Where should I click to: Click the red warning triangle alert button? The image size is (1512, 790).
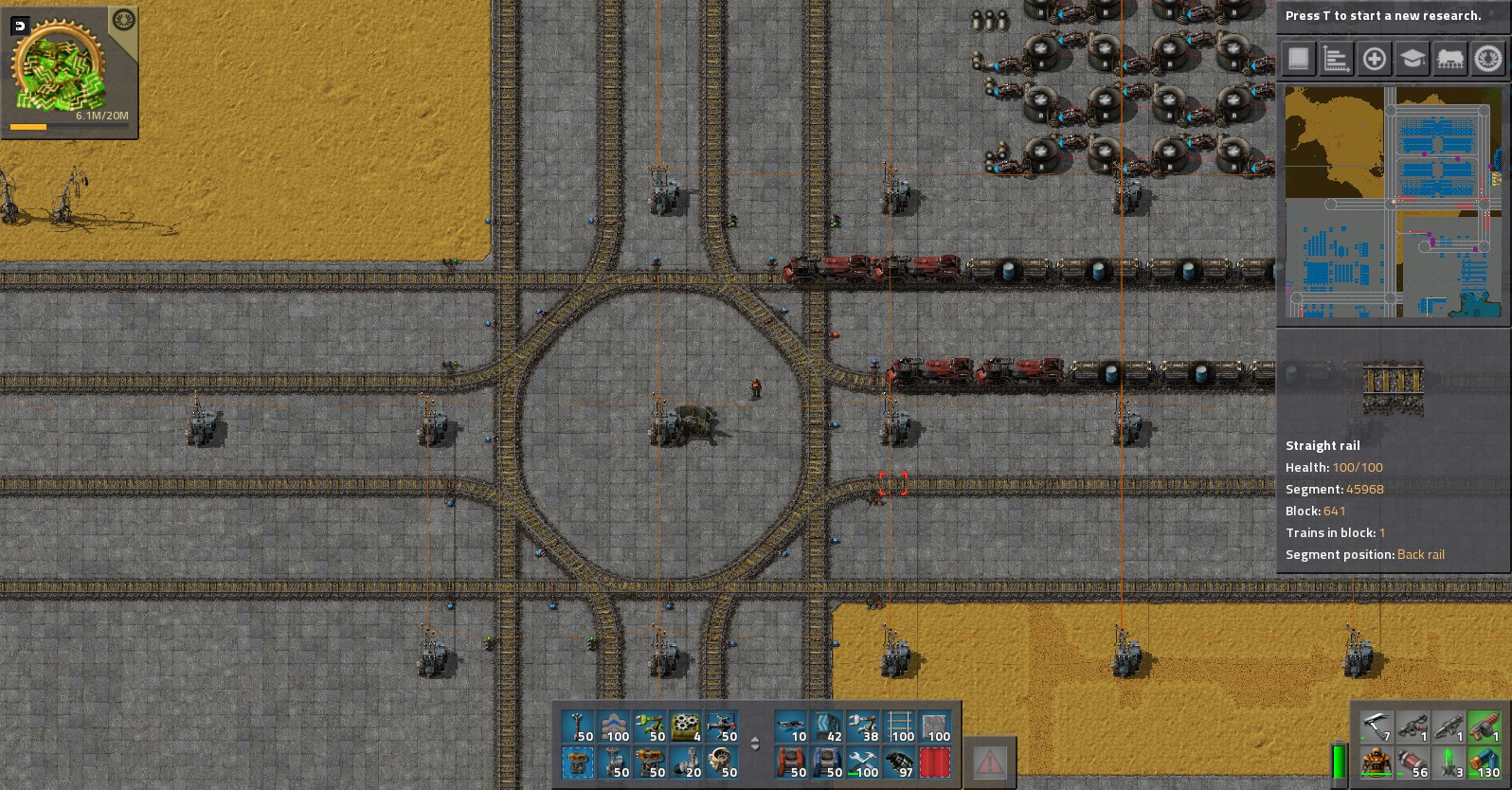(x=989, y=762)
